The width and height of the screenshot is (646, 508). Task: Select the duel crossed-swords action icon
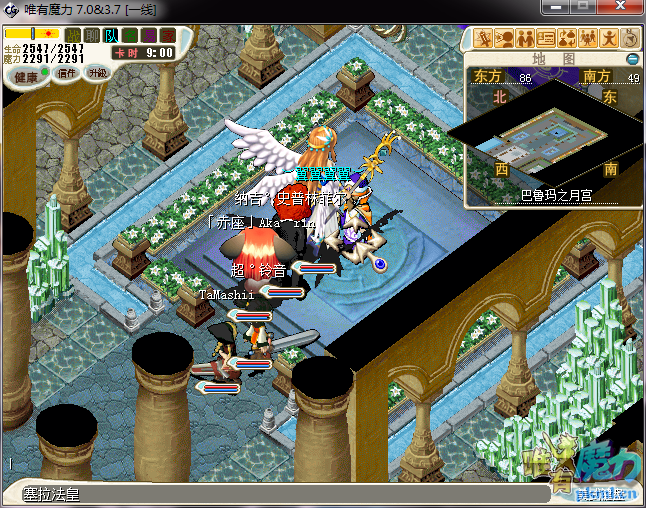point(484,39)
